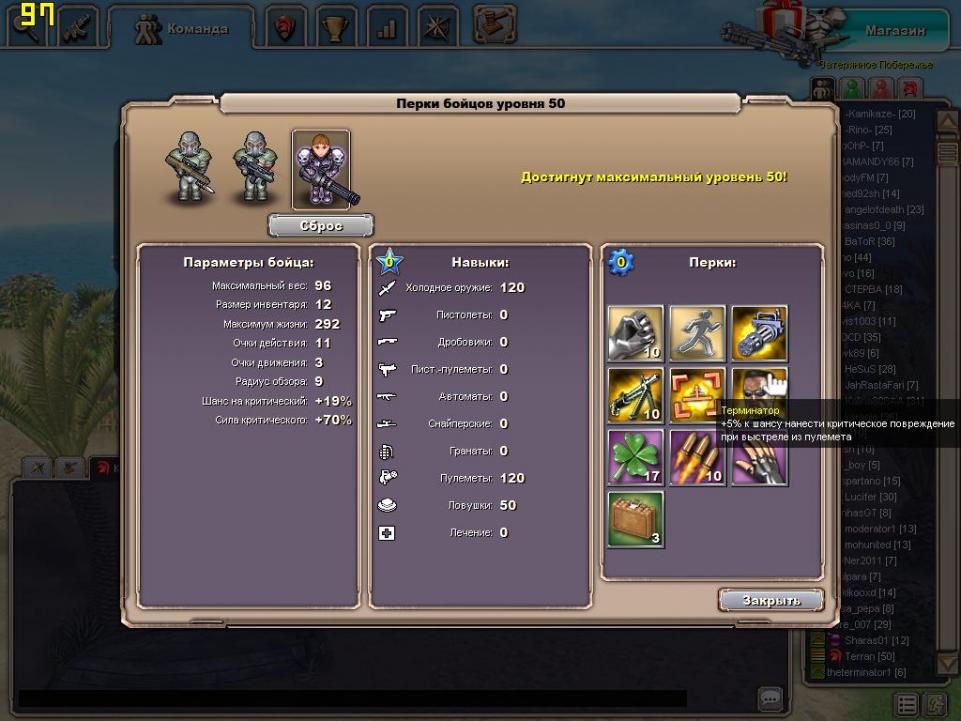
Task: Select the first green-armored soldier portrait
Action: (189, 169)
